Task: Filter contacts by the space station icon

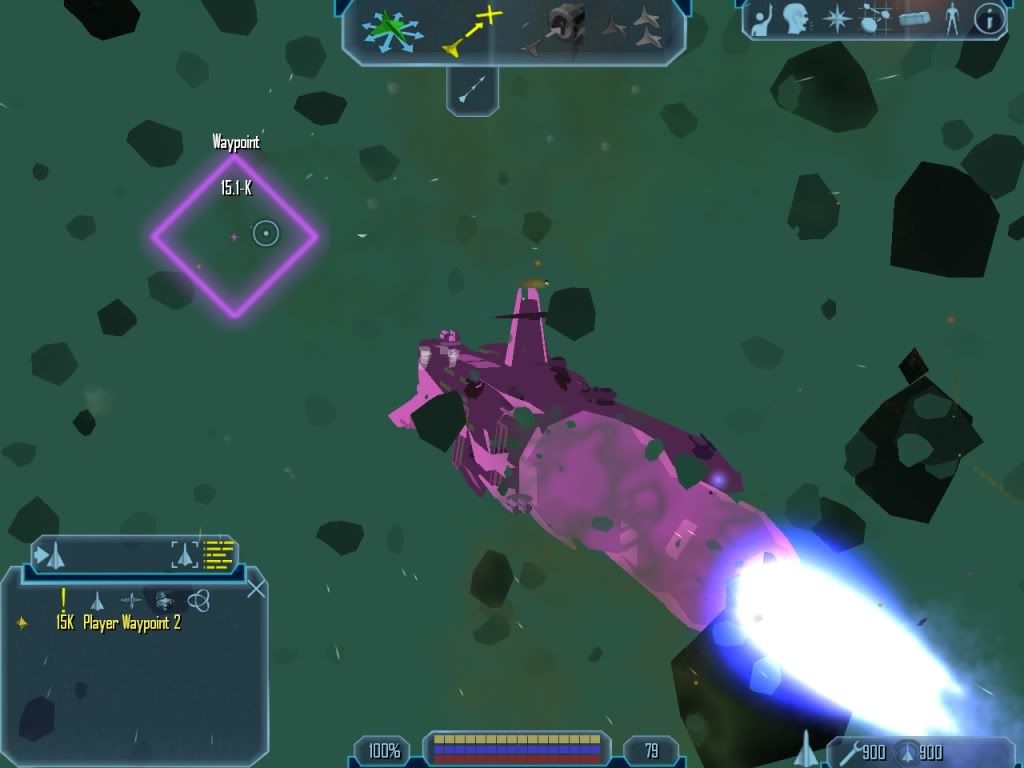Action: [164, 601]
